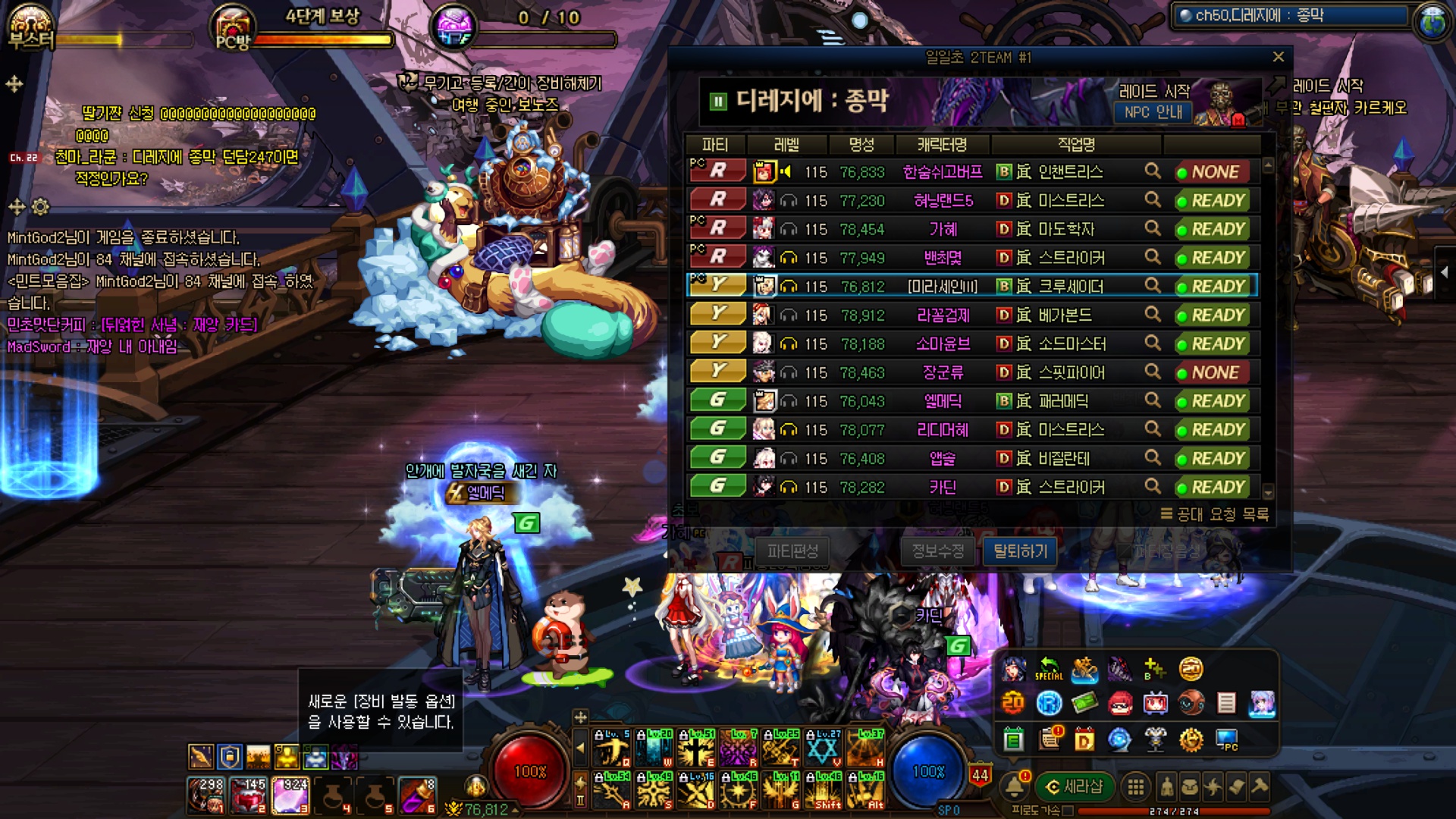Use the red gem consumable with 145 count

click(249, 795)
